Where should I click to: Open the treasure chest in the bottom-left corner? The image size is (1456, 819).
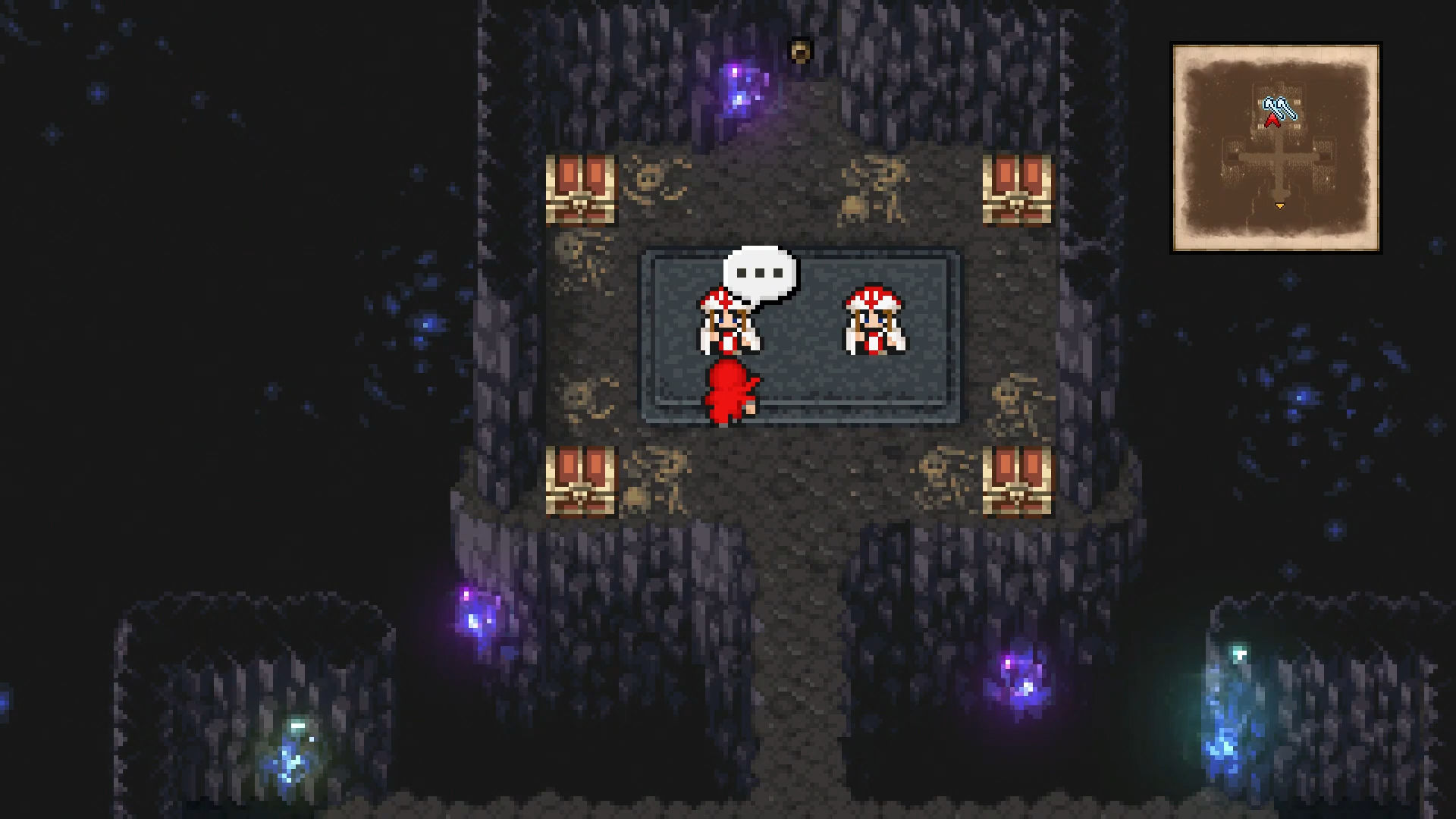579,482
